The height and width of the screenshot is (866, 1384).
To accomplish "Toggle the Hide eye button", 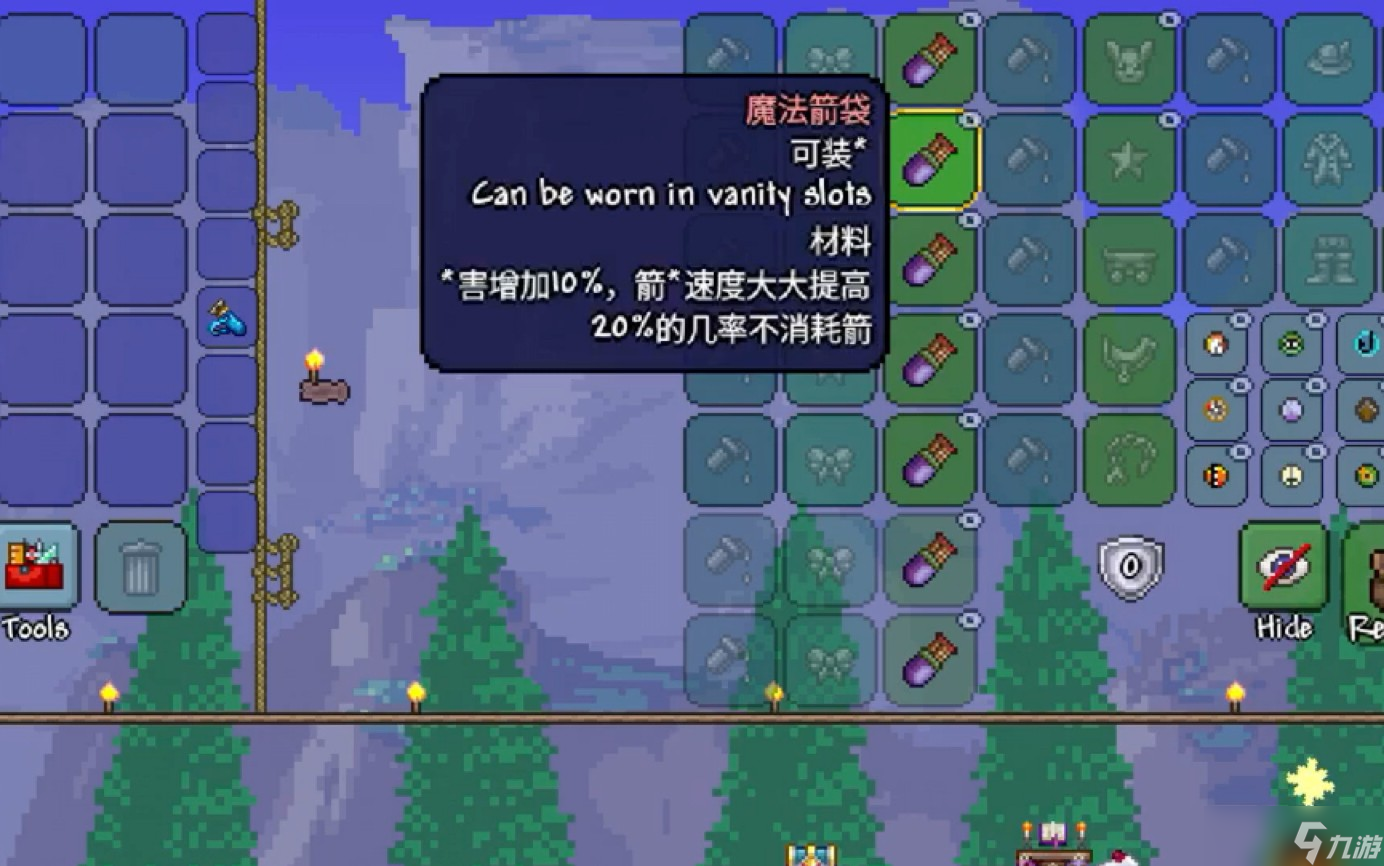I will 1283,567.
